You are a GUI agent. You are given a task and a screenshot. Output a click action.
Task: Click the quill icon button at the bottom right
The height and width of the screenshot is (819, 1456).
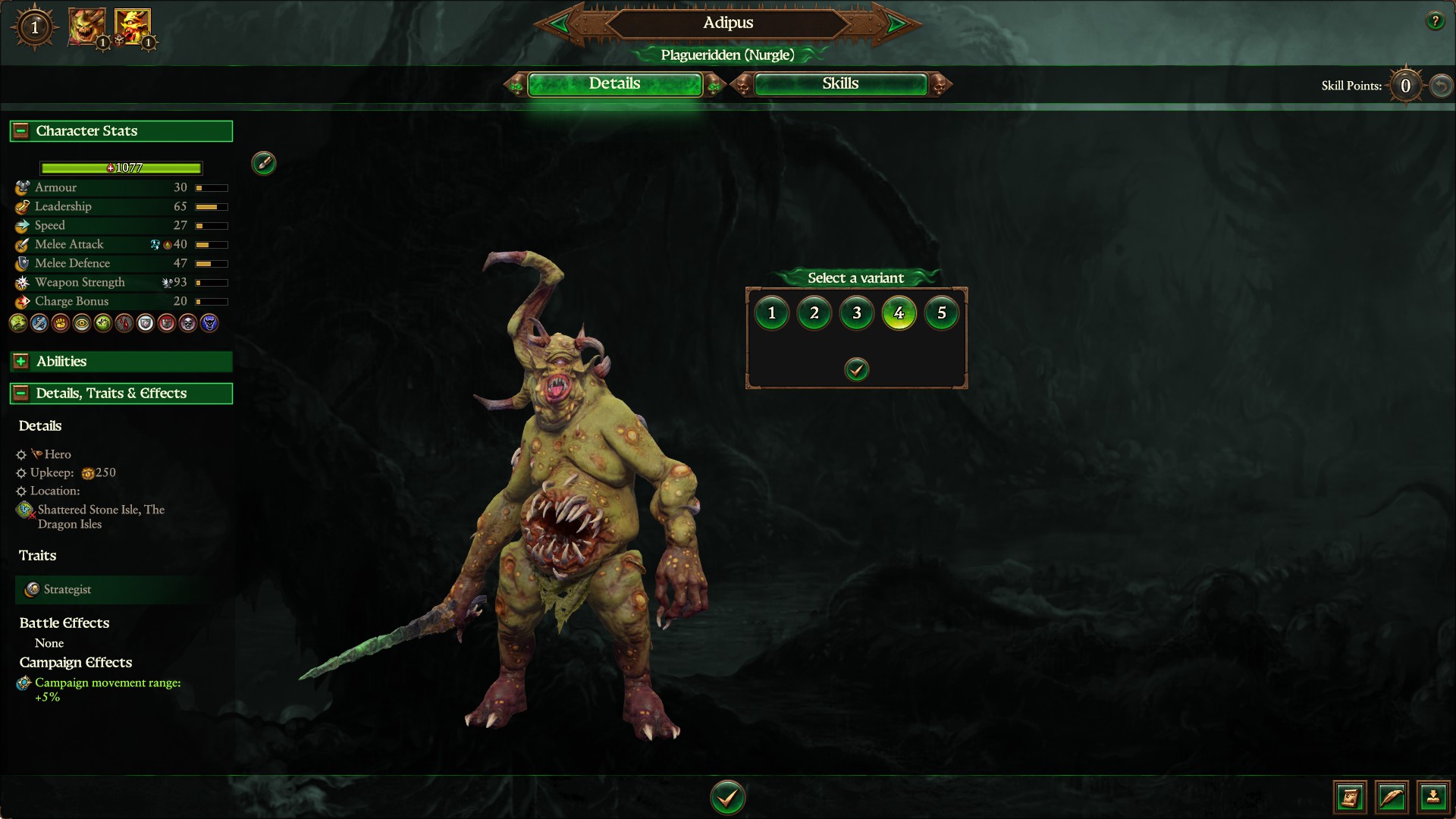pos(1392,797)
